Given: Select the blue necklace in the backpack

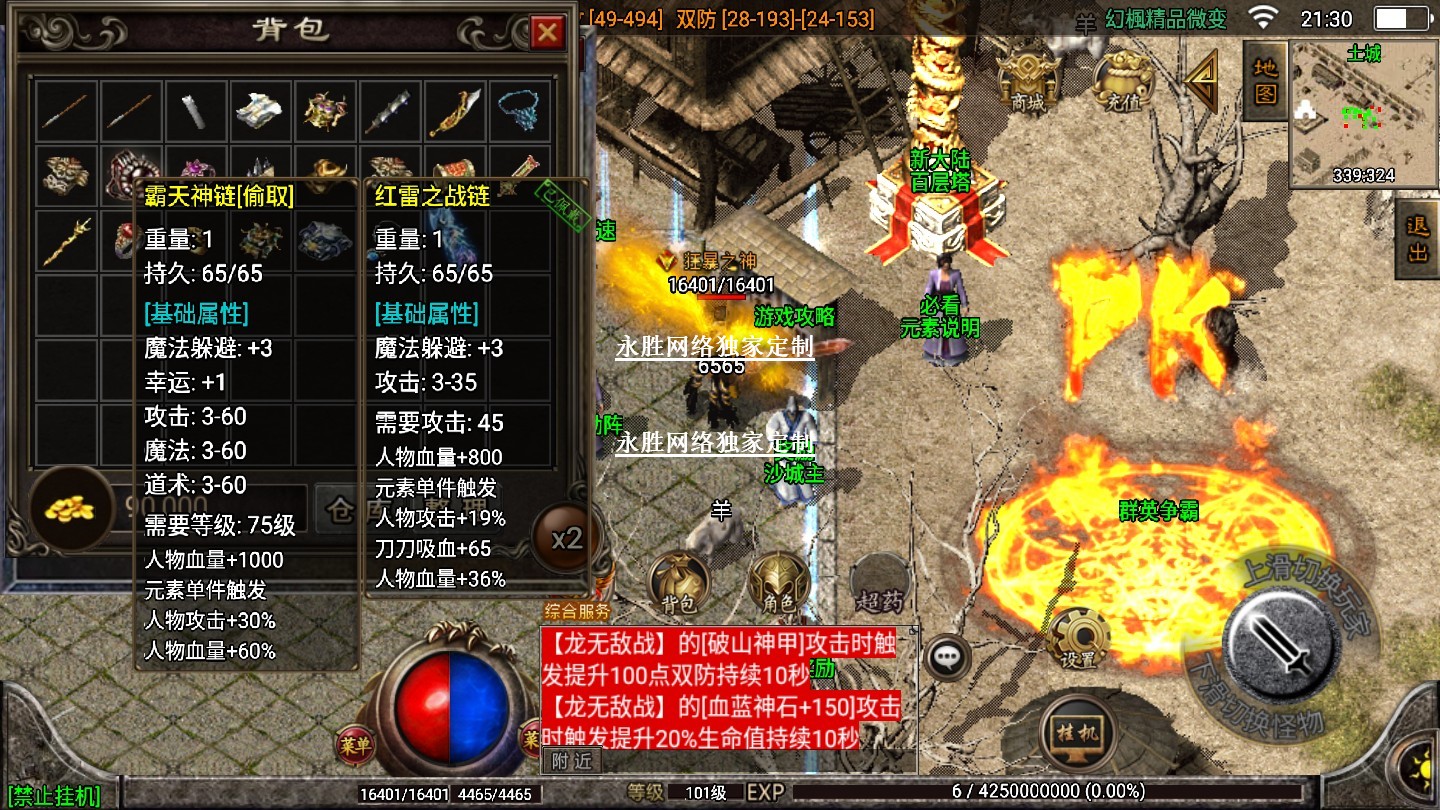Looking at the screenshot, I should pos(519,109).
